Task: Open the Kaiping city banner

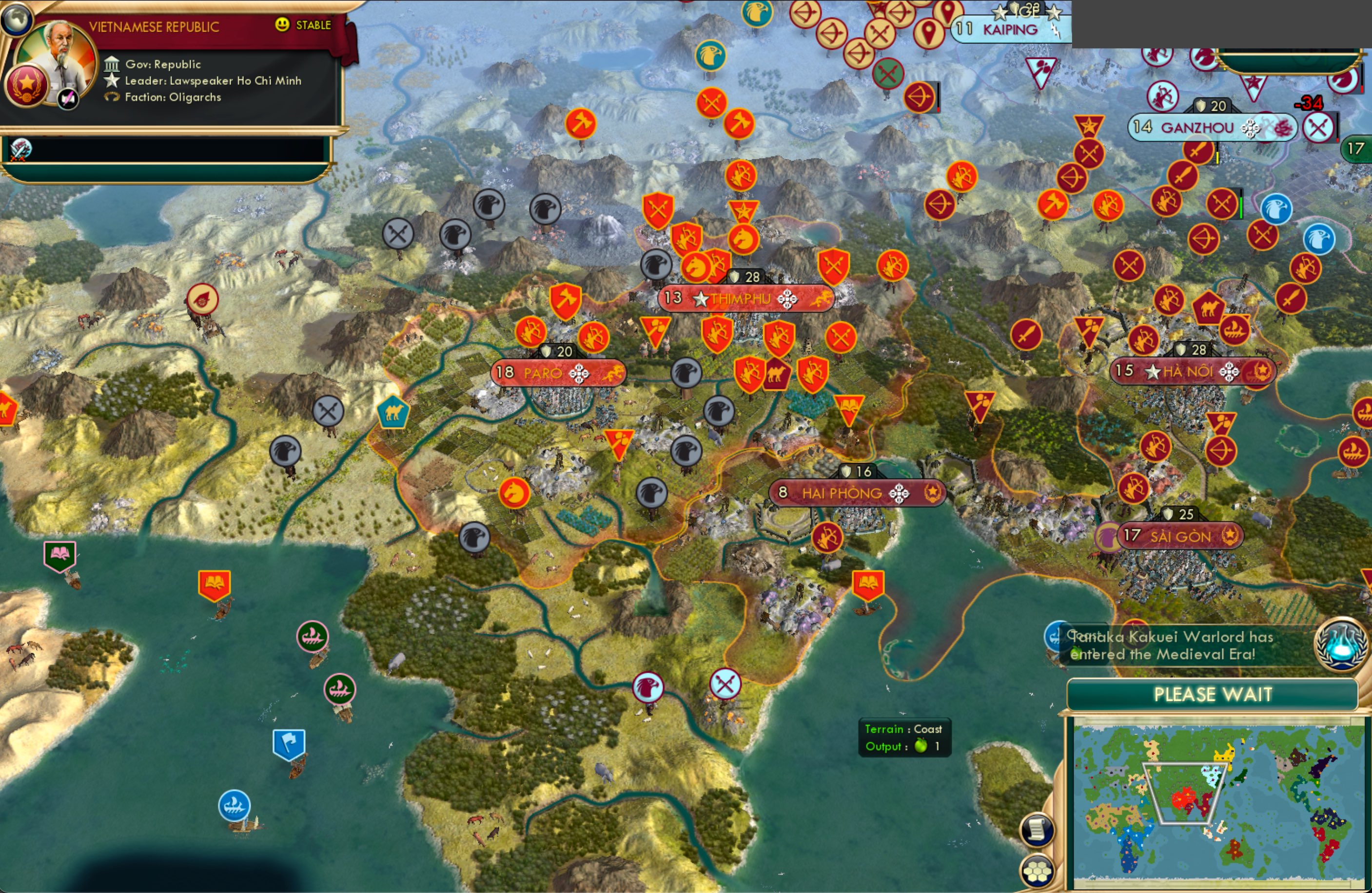Action: point(1008,28)
